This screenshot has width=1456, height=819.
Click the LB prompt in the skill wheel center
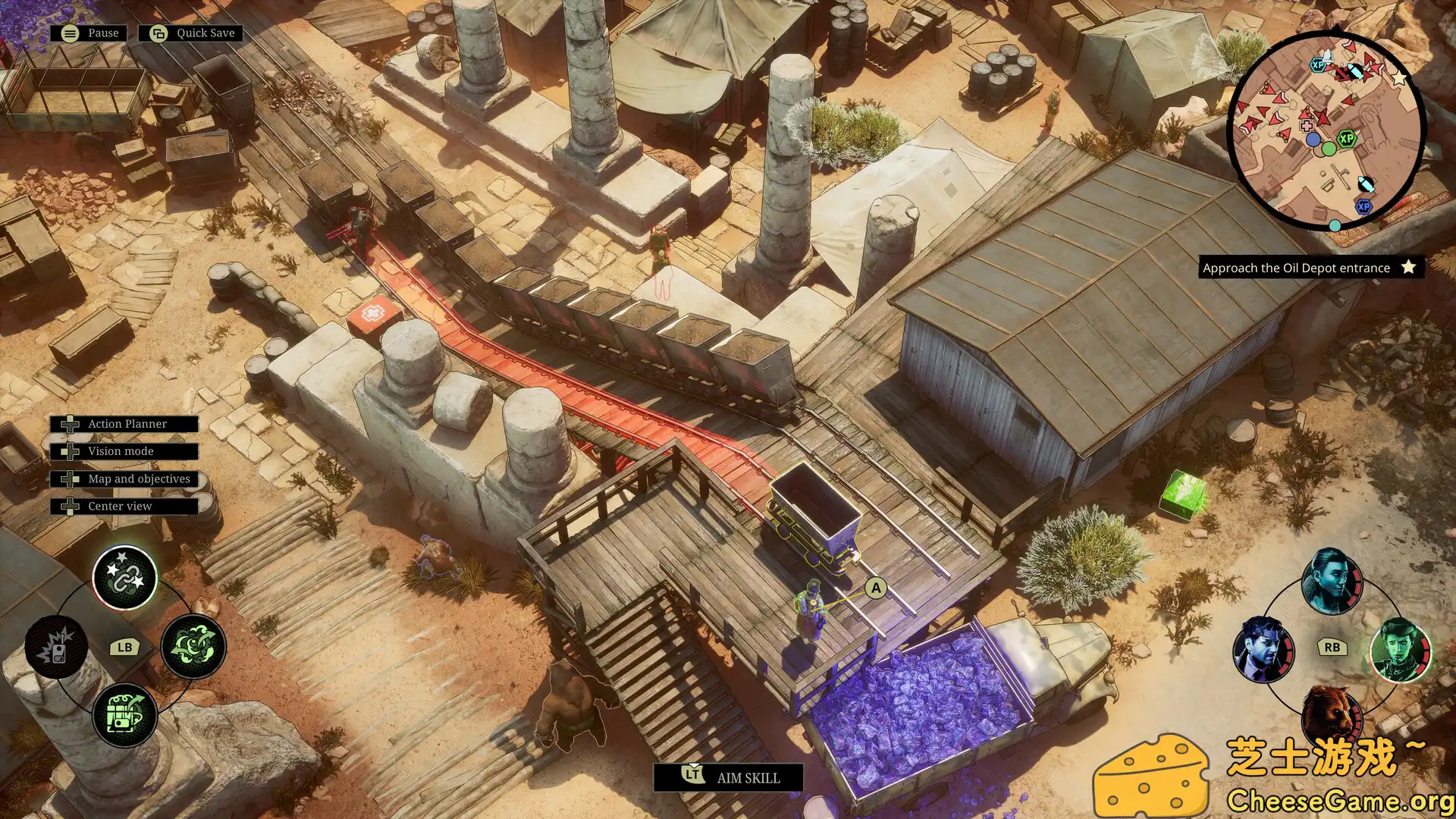(x=125, y=648)
